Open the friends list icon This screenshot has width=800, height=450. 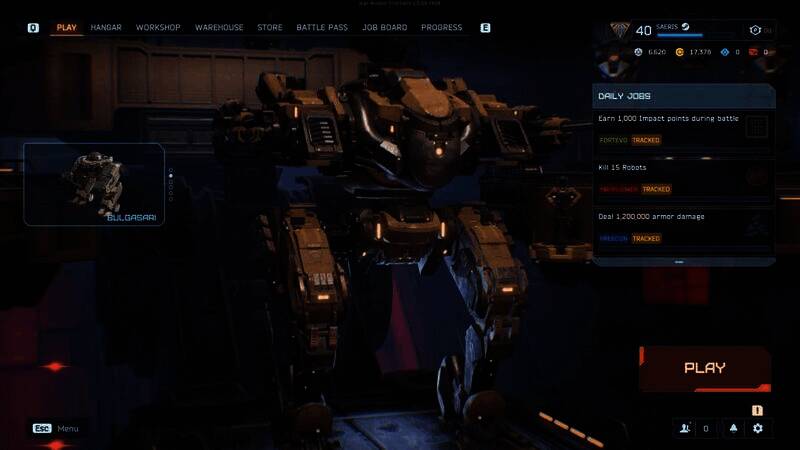[x=685, y=428]
